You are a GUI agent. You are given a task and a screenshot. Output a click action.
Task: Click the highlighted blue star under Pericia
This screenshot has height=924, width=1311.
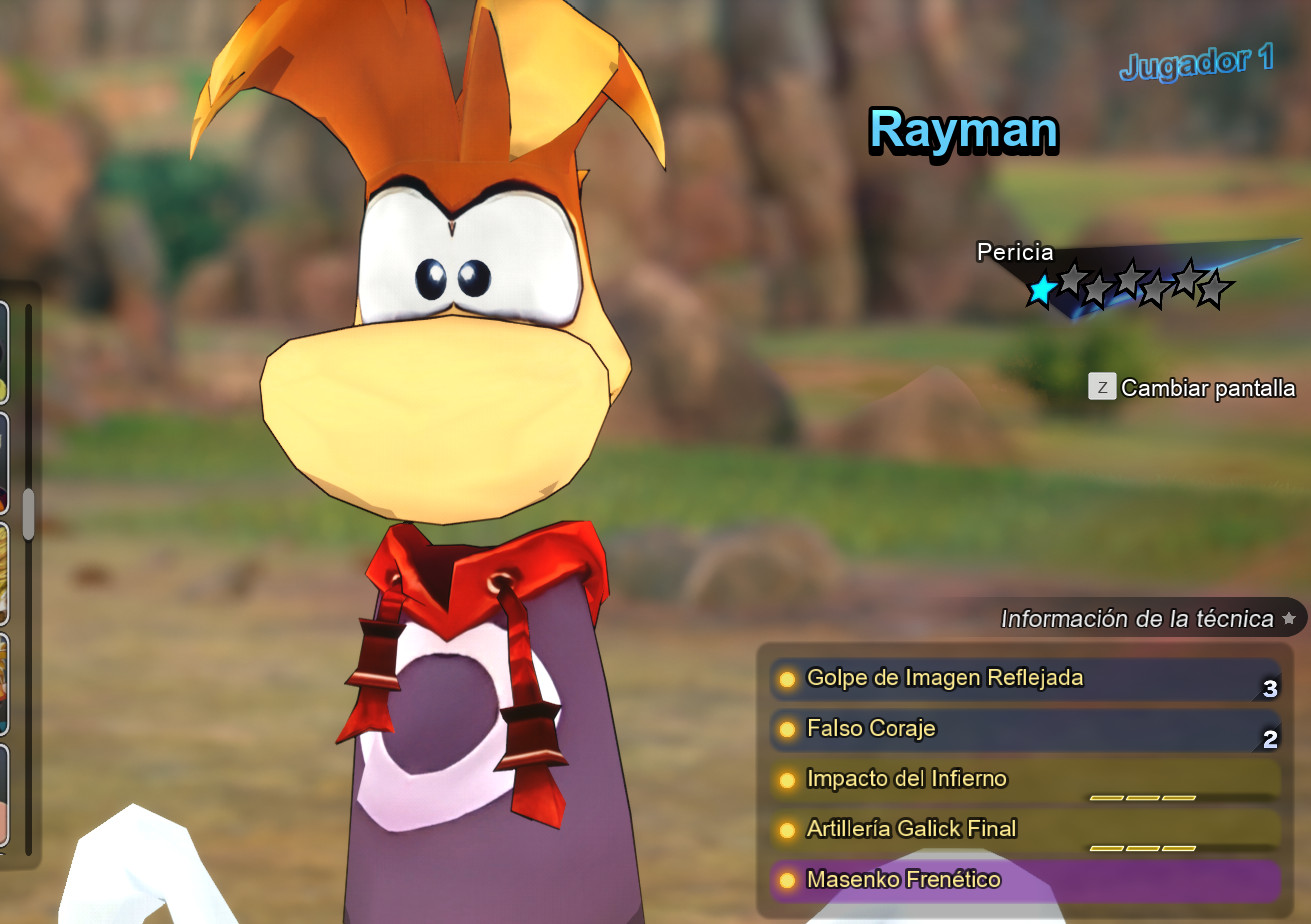pos(1041,291)
